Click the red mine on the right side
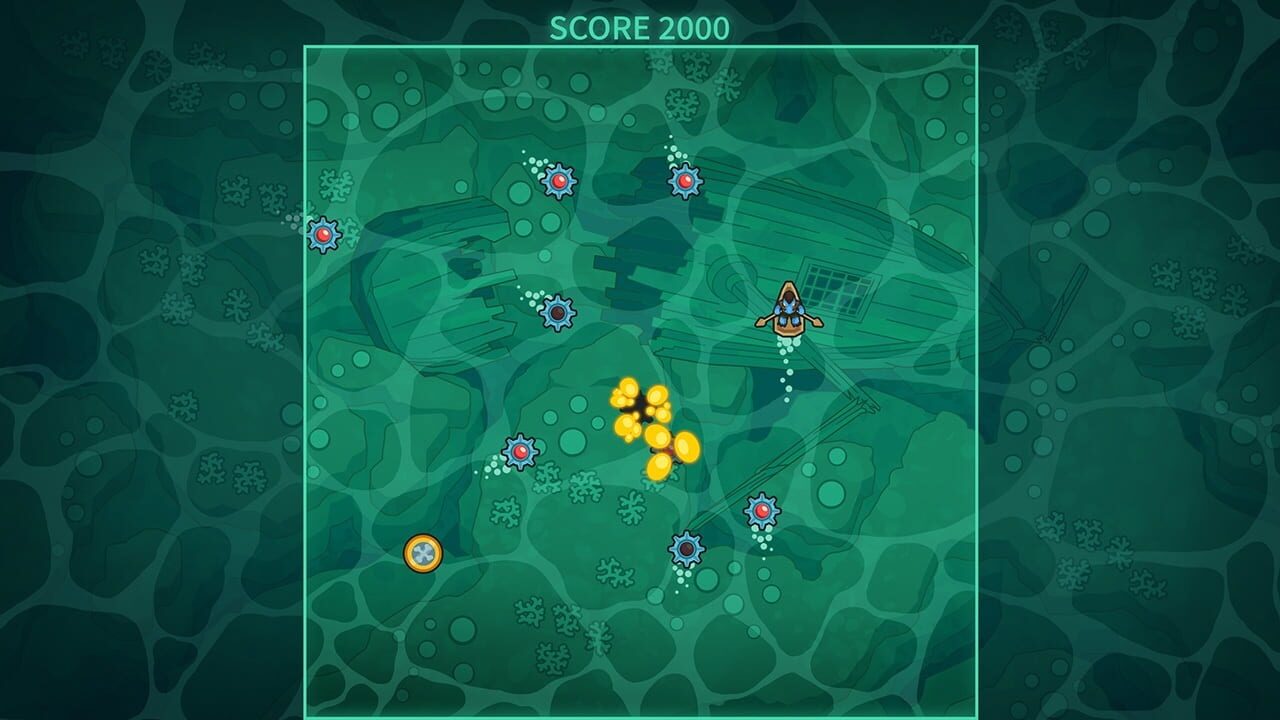 763,510
